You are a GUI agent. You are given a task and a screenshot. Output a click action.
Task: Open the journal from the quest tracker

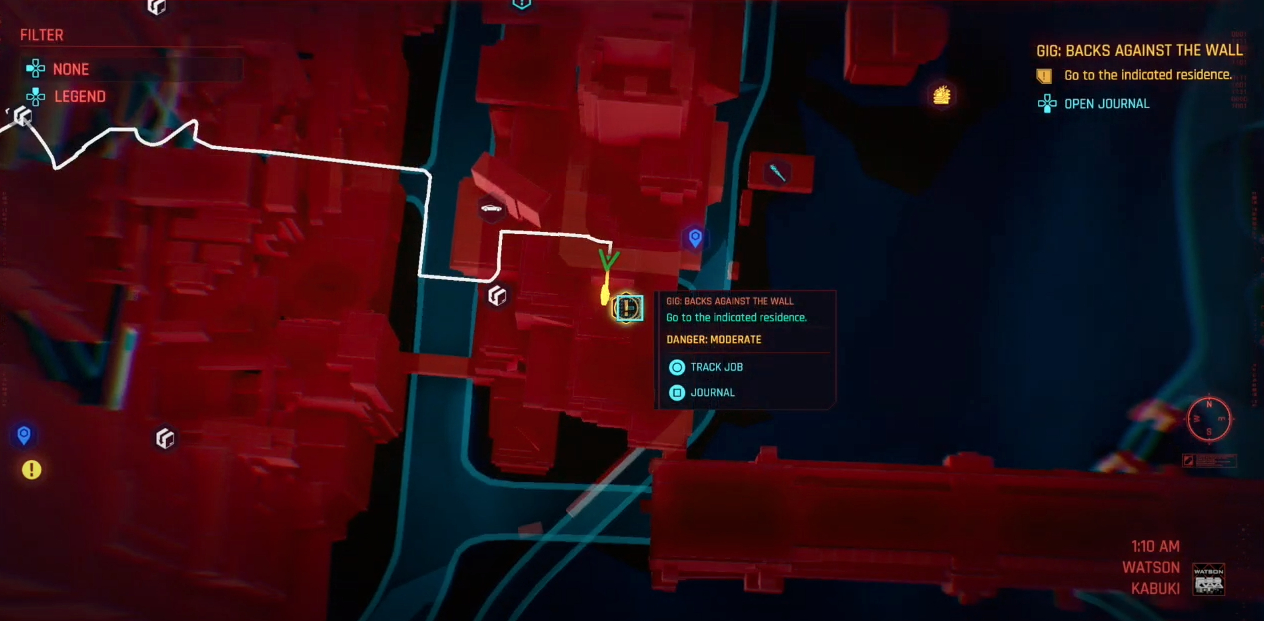[x=1105, y=103]
